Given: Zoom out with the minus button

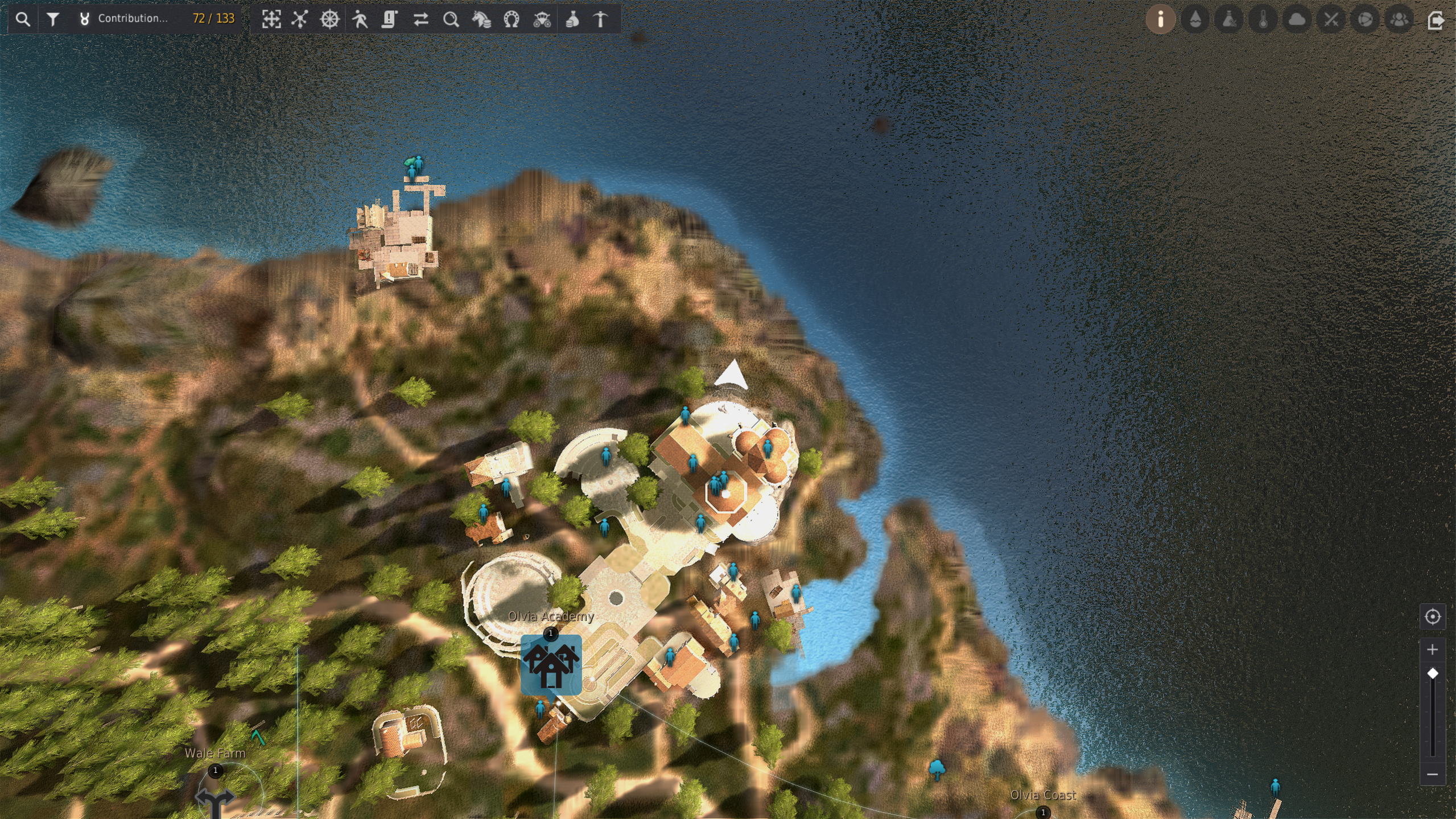Looking at the screenshot, I should (x=1432, y=775).
